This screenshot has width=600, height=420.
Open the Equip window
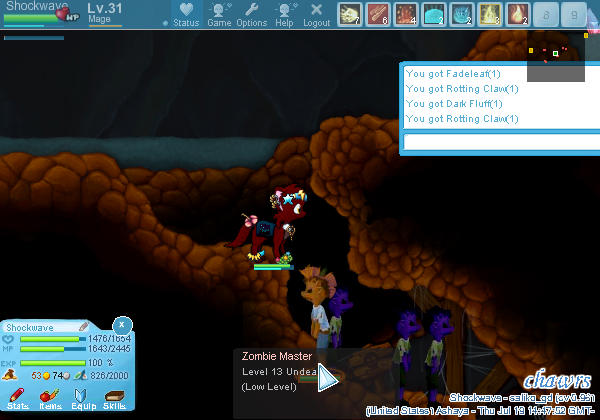pyautogui.click(x=82, y=399)
